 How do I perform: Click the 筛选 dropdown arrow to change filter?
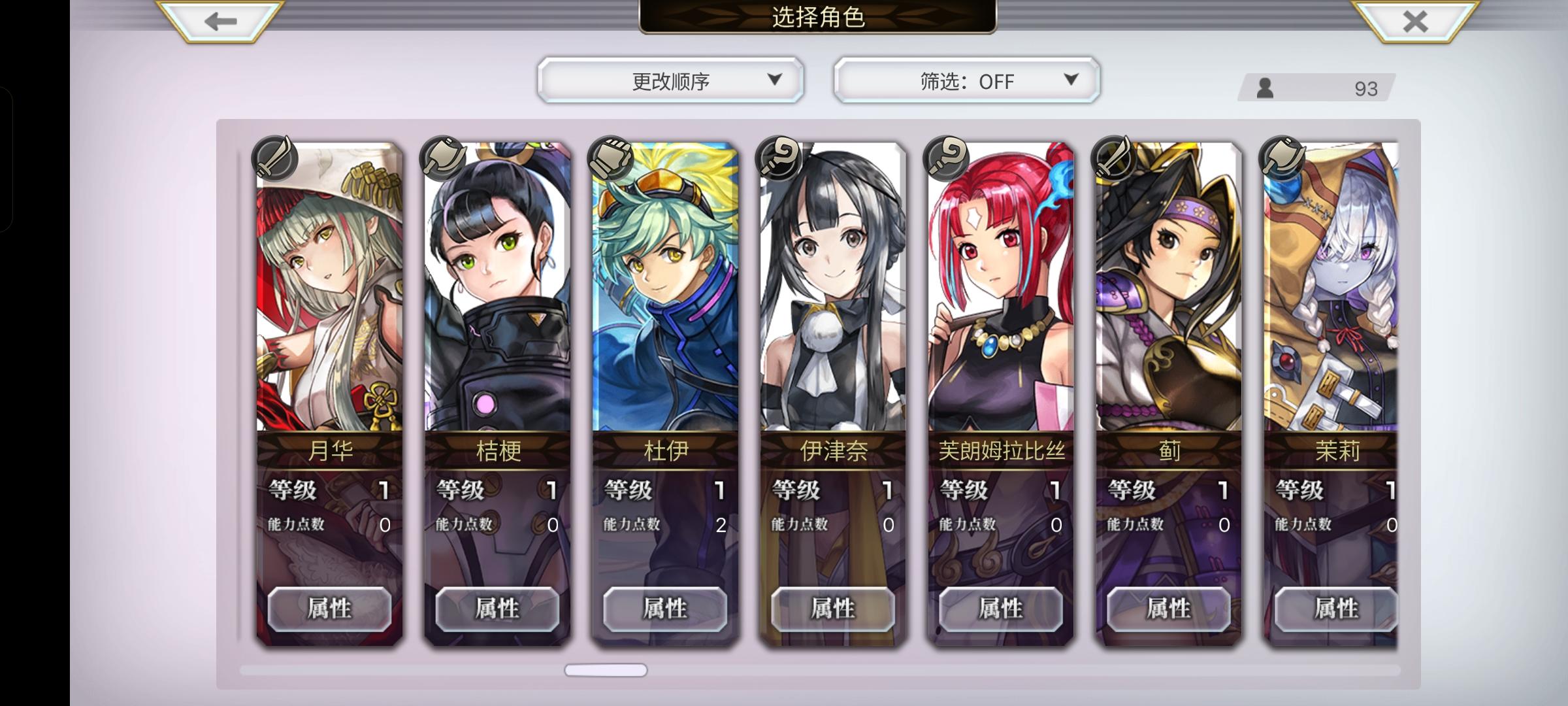[1070, 80]
